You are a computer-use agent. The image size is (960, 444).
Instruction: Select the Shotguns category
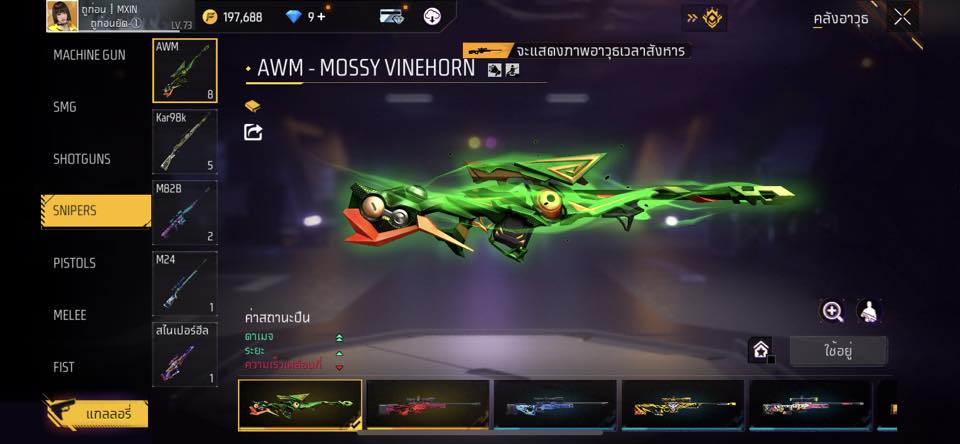[82, 159]
